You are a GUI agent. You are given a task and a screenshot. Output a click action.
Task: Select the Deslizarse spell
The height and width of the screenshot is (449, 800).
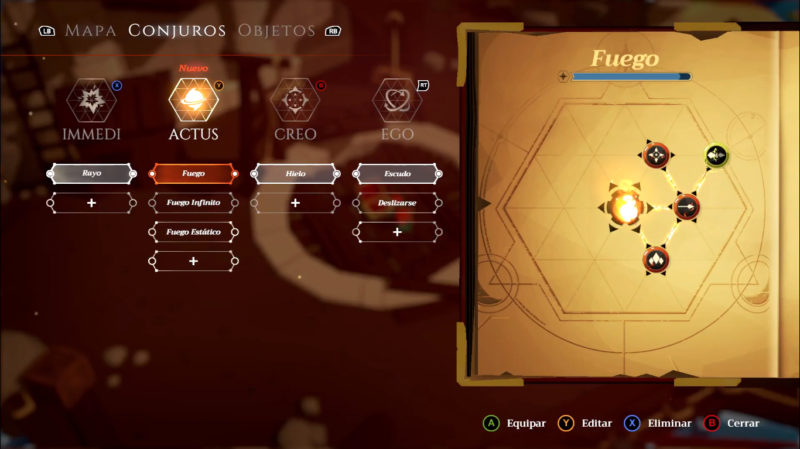(397, 203)
